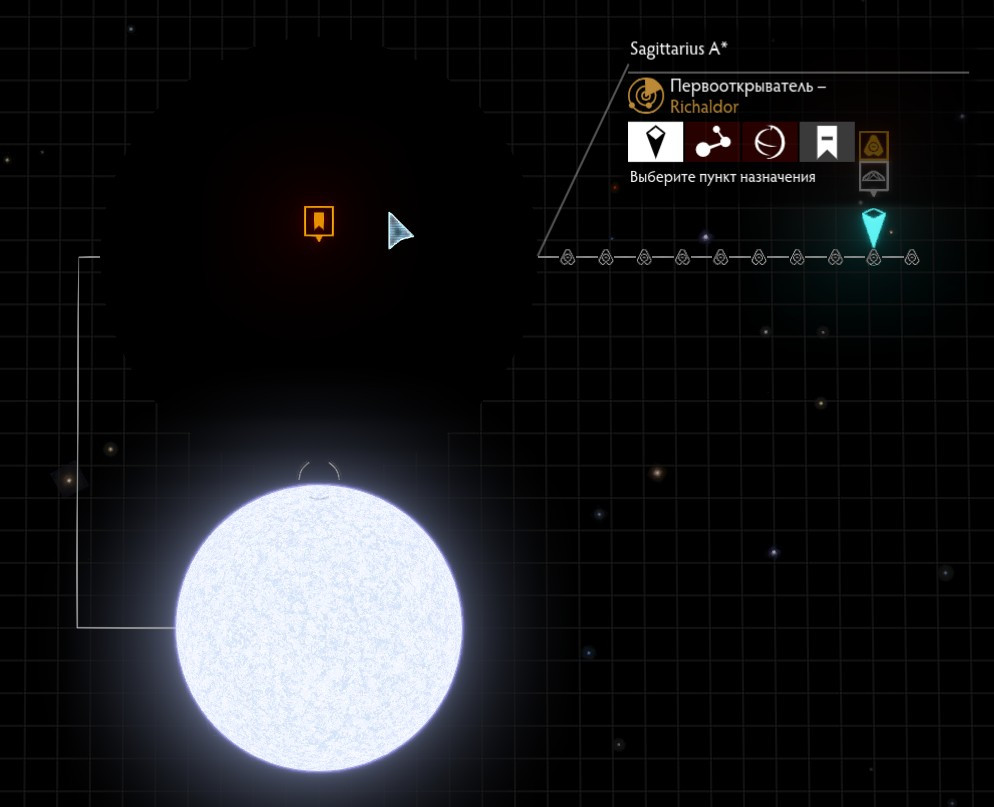Select the grey dome settlement icon
Image resolution: width=994 pixels, height=807 pixels.
pyautogui.click(x=874, y=176)
